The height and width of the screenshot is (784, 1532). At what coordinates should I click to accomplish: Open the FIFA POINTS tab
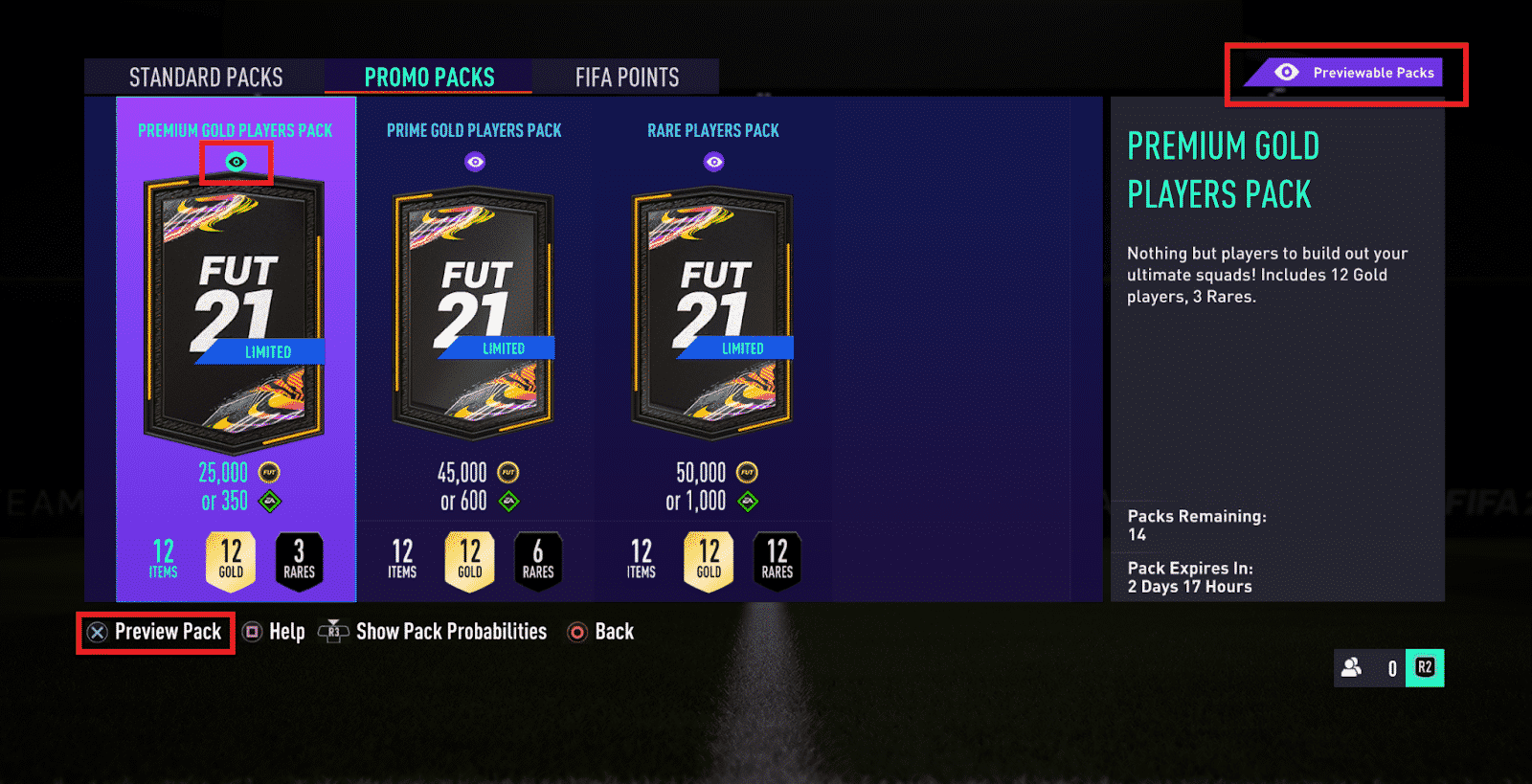tap(626, 77)
